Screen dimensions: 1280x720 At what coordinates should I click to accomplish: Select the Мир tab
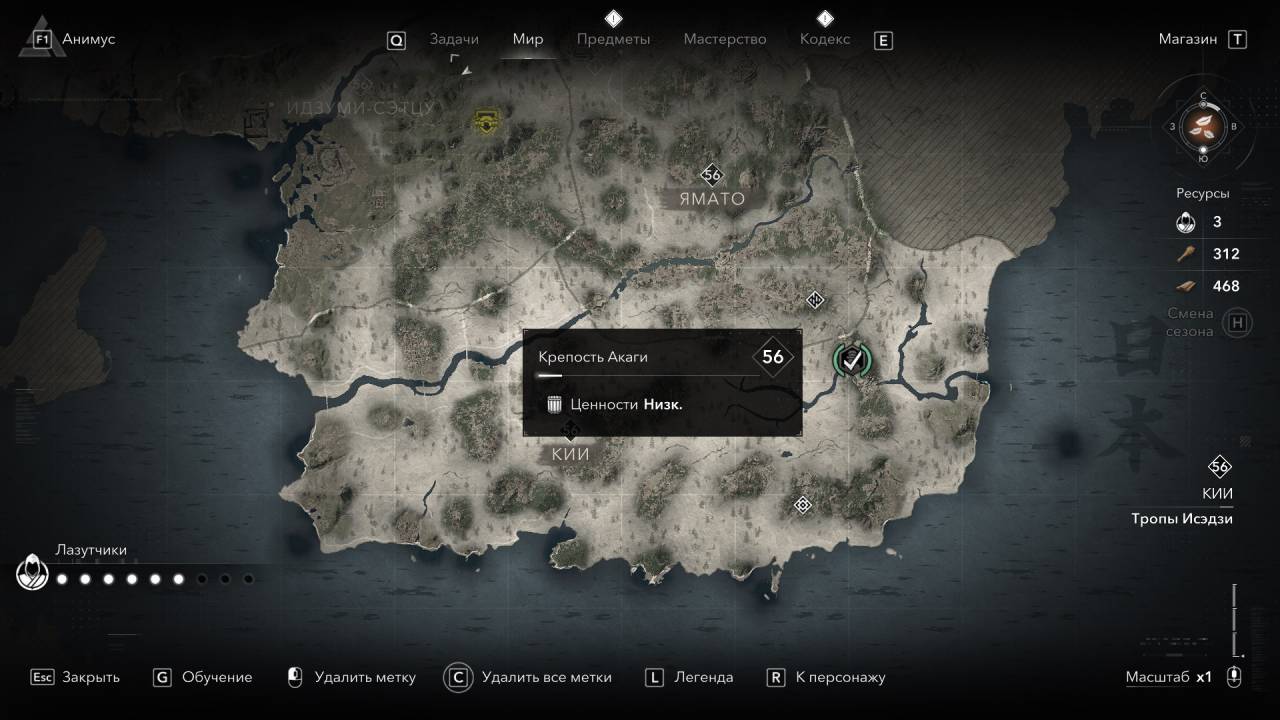(528, 39)
